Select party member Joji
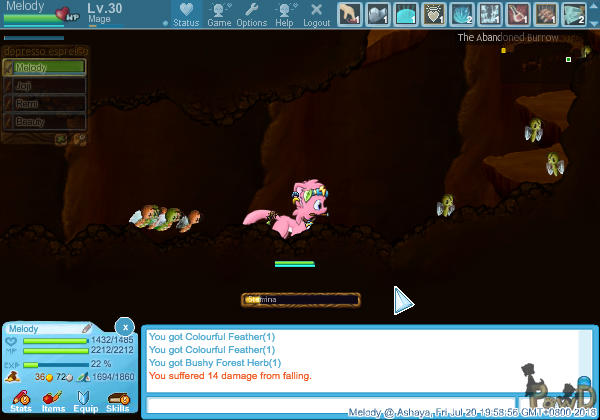The width and height of the screenshot is (600, 420). click(44, 86)
